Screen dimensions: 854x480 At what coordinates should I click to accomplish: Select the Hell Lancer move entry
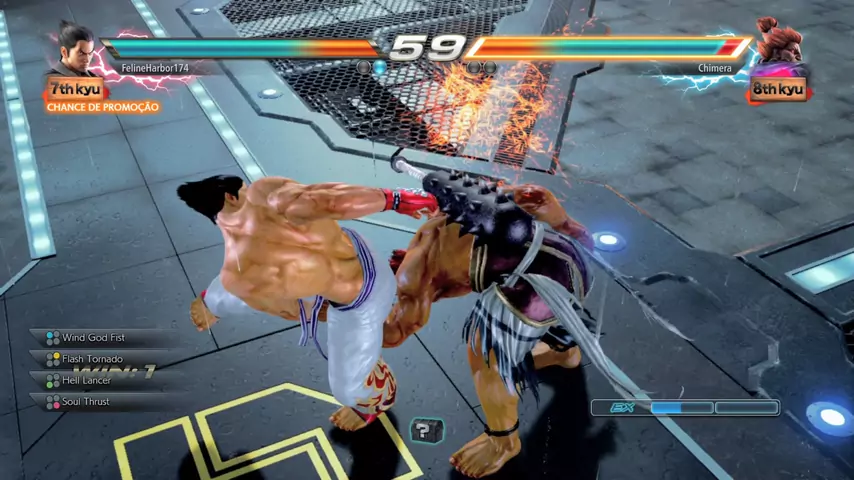(x=87, y=380)
